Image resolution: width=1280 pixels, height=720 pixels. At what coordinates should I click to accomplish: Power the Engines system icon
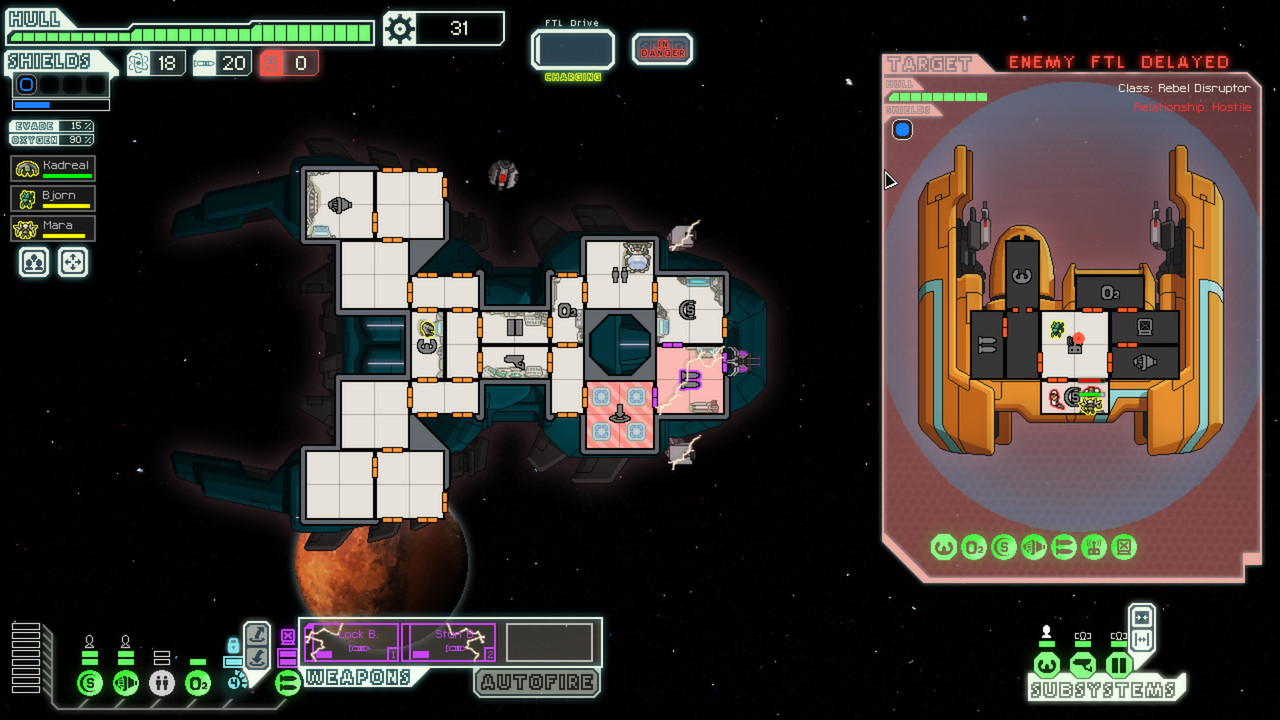click(x=126, y=684)
